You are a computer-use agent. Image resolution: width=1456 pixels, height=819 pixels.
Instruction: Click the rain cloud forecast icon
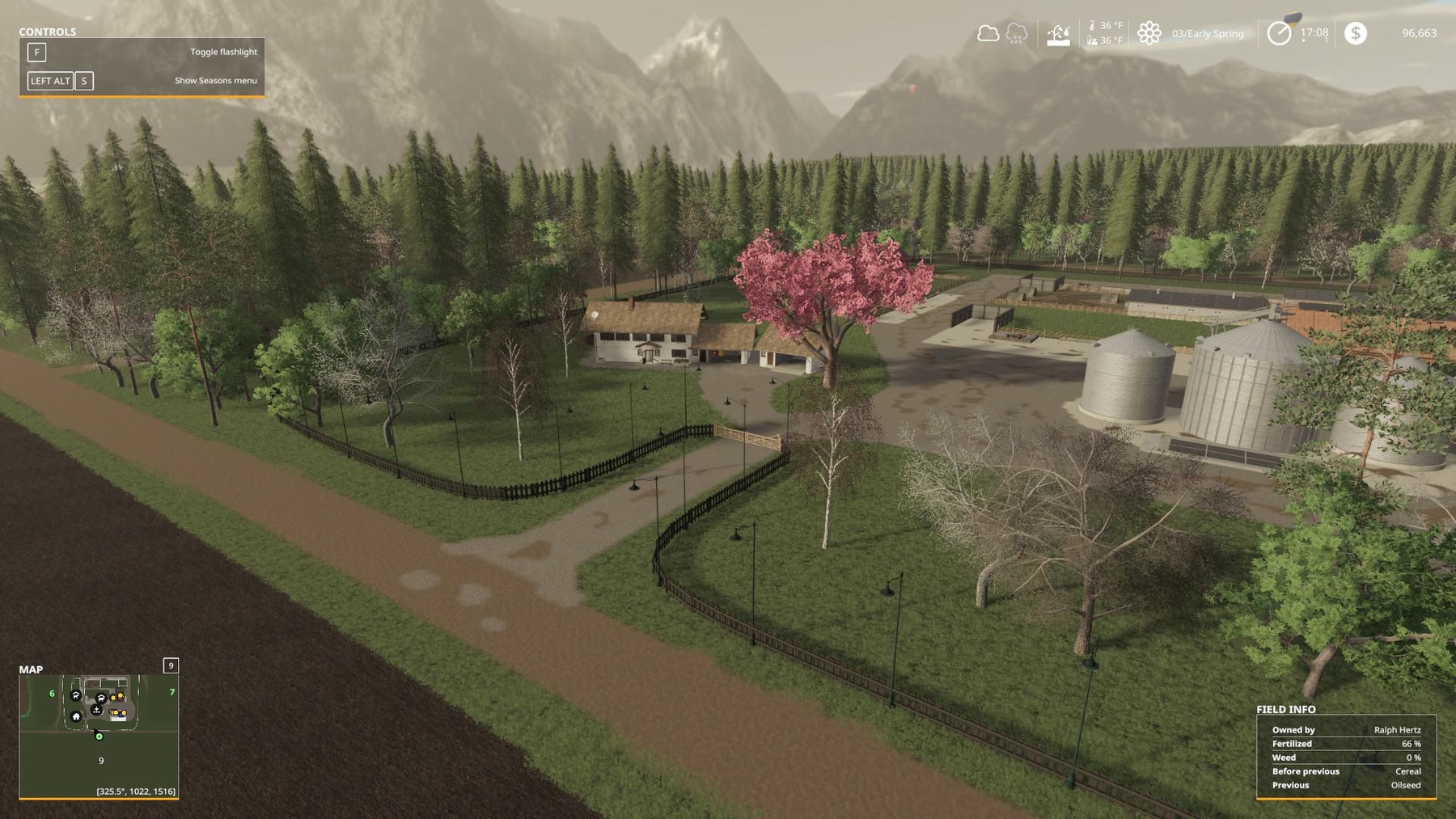[x=1017, y=33]
